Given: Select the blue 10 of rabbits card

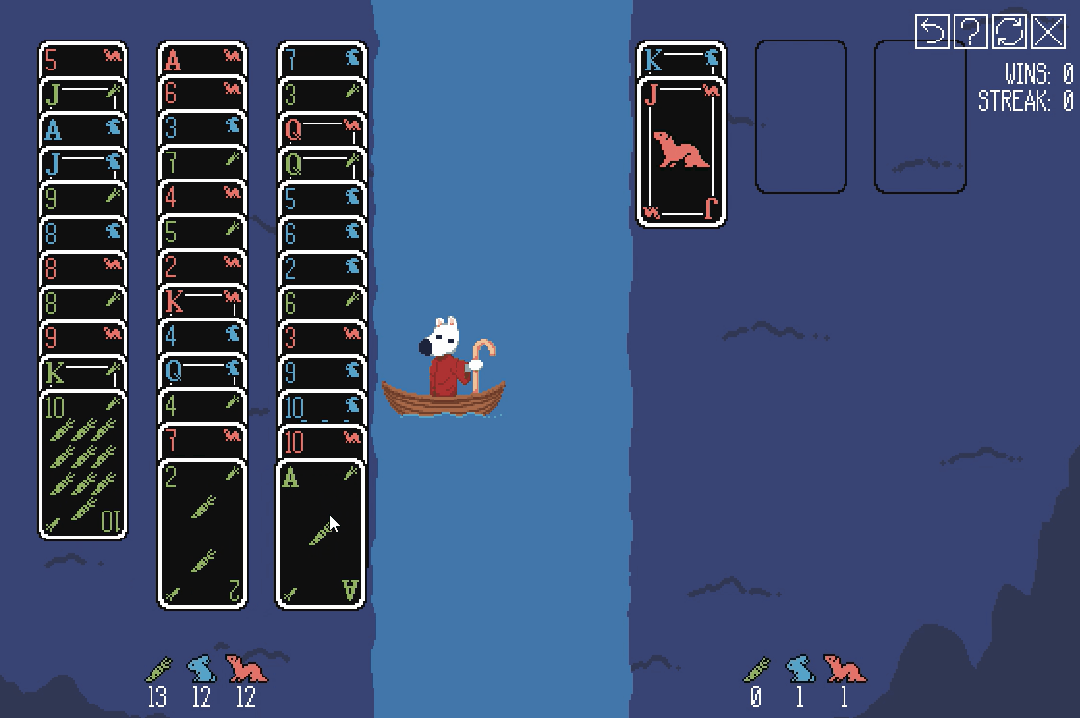Looking at the screenshot, I should [x=320, y=407].
